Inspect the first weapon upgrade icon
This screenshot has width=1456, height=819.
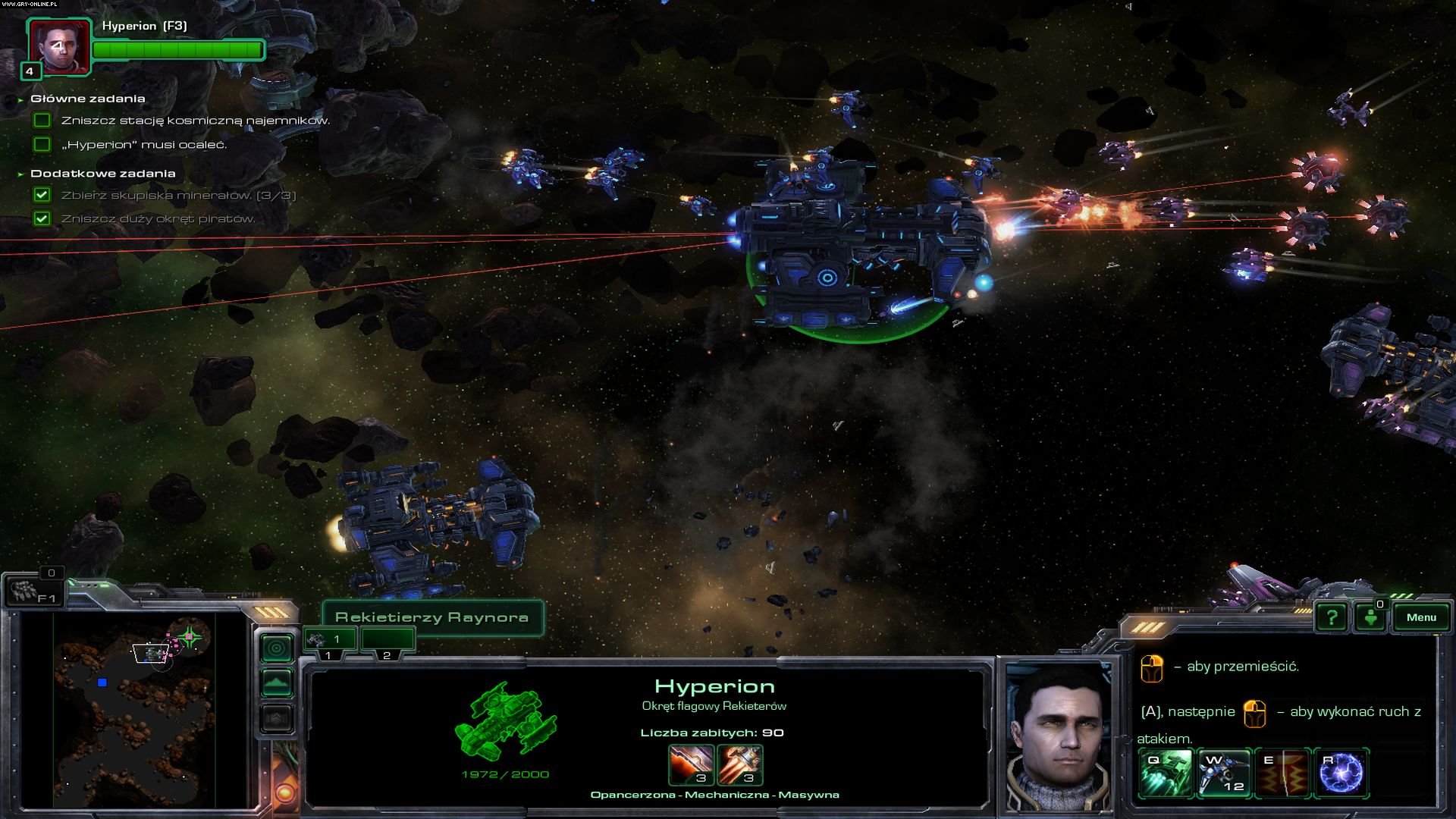click(x=691, y=764)
